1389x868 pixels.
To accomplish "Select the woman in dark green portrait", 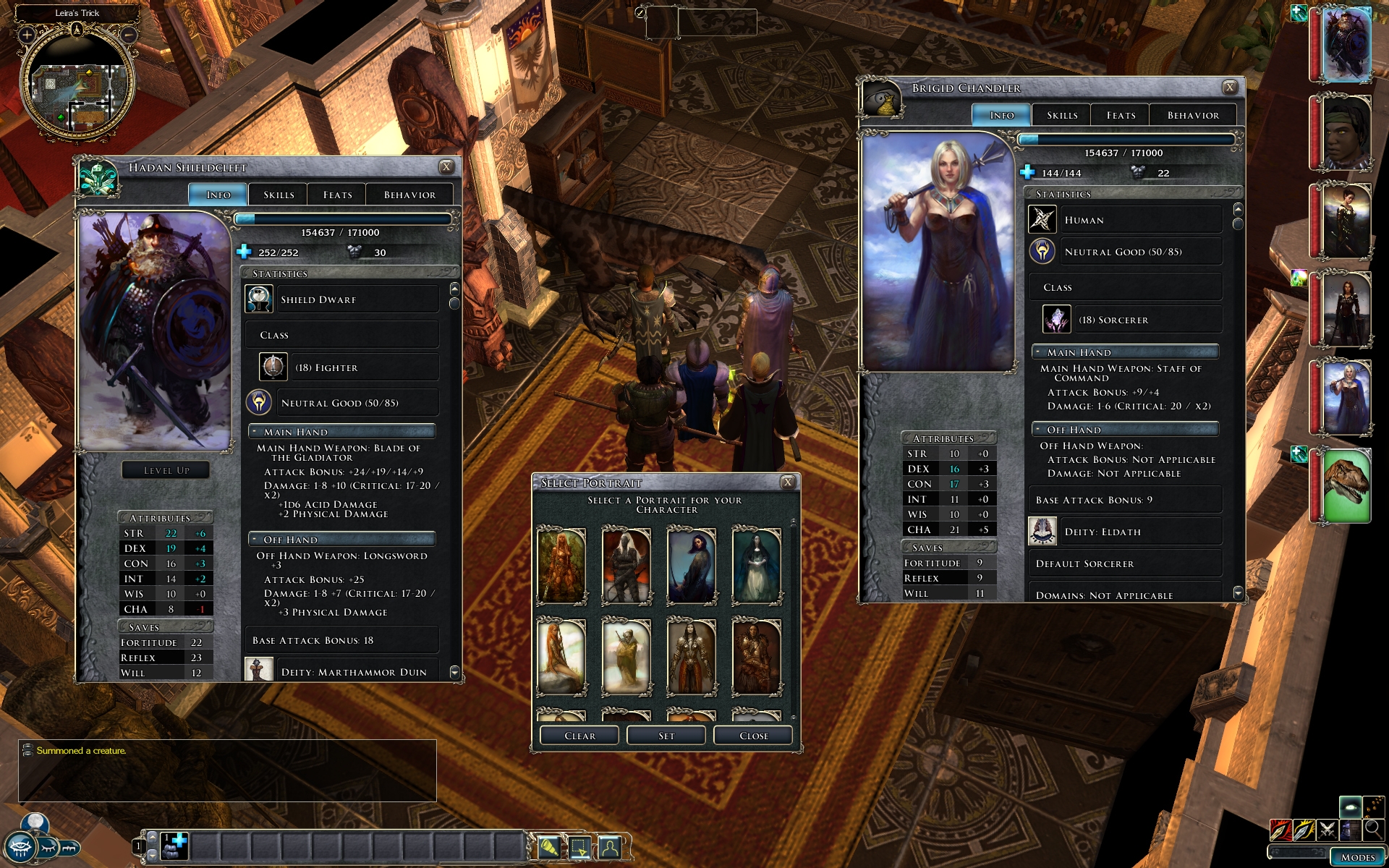I will point(757,566).
